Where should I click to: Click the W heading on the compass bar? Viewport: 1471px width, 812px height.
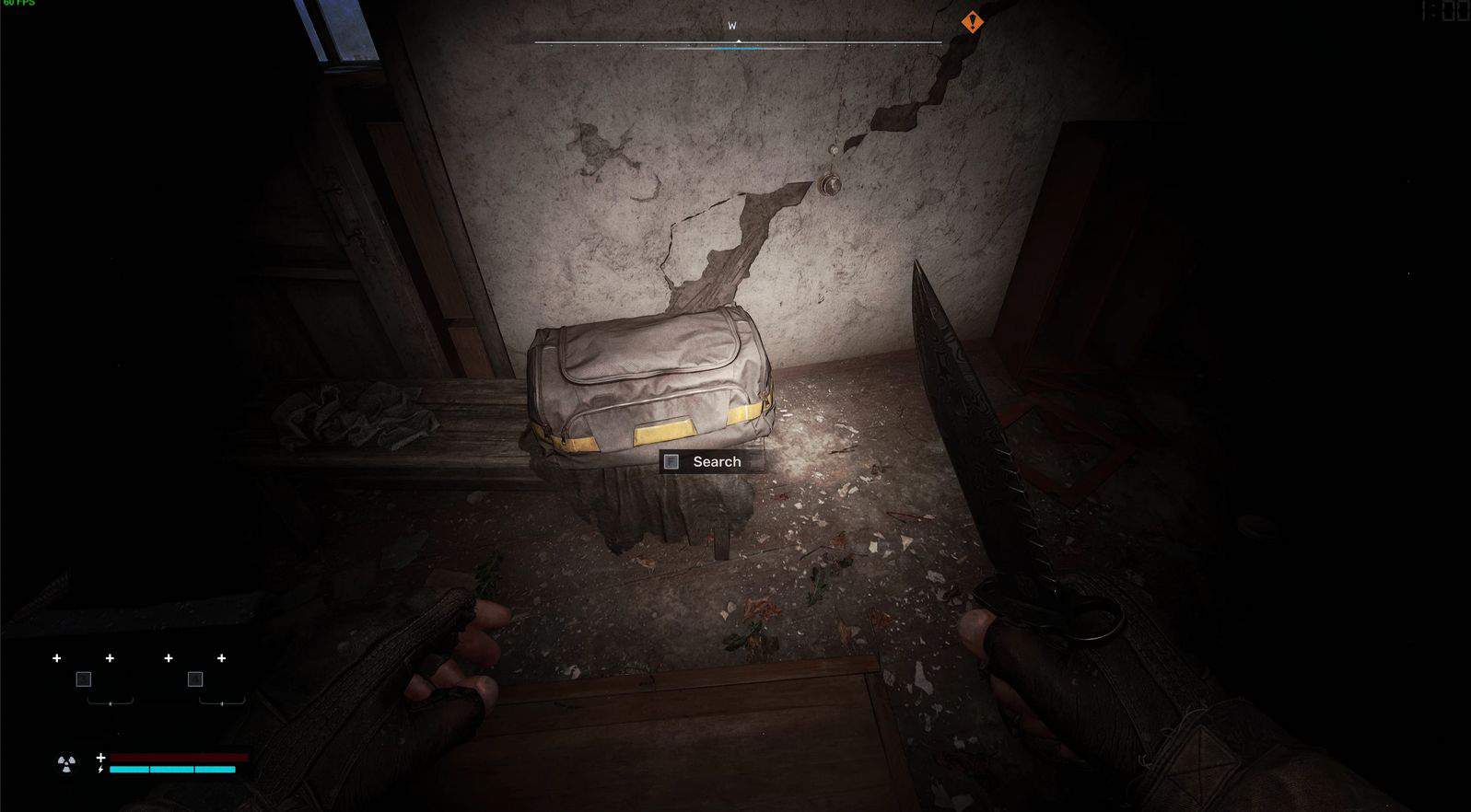[732, 26]
